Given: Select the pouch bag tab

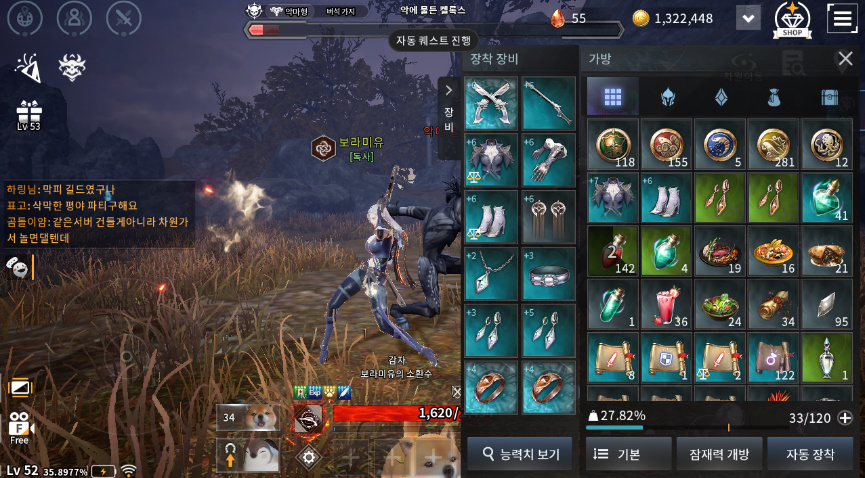Looking at the screenshot, I should 773,97.
